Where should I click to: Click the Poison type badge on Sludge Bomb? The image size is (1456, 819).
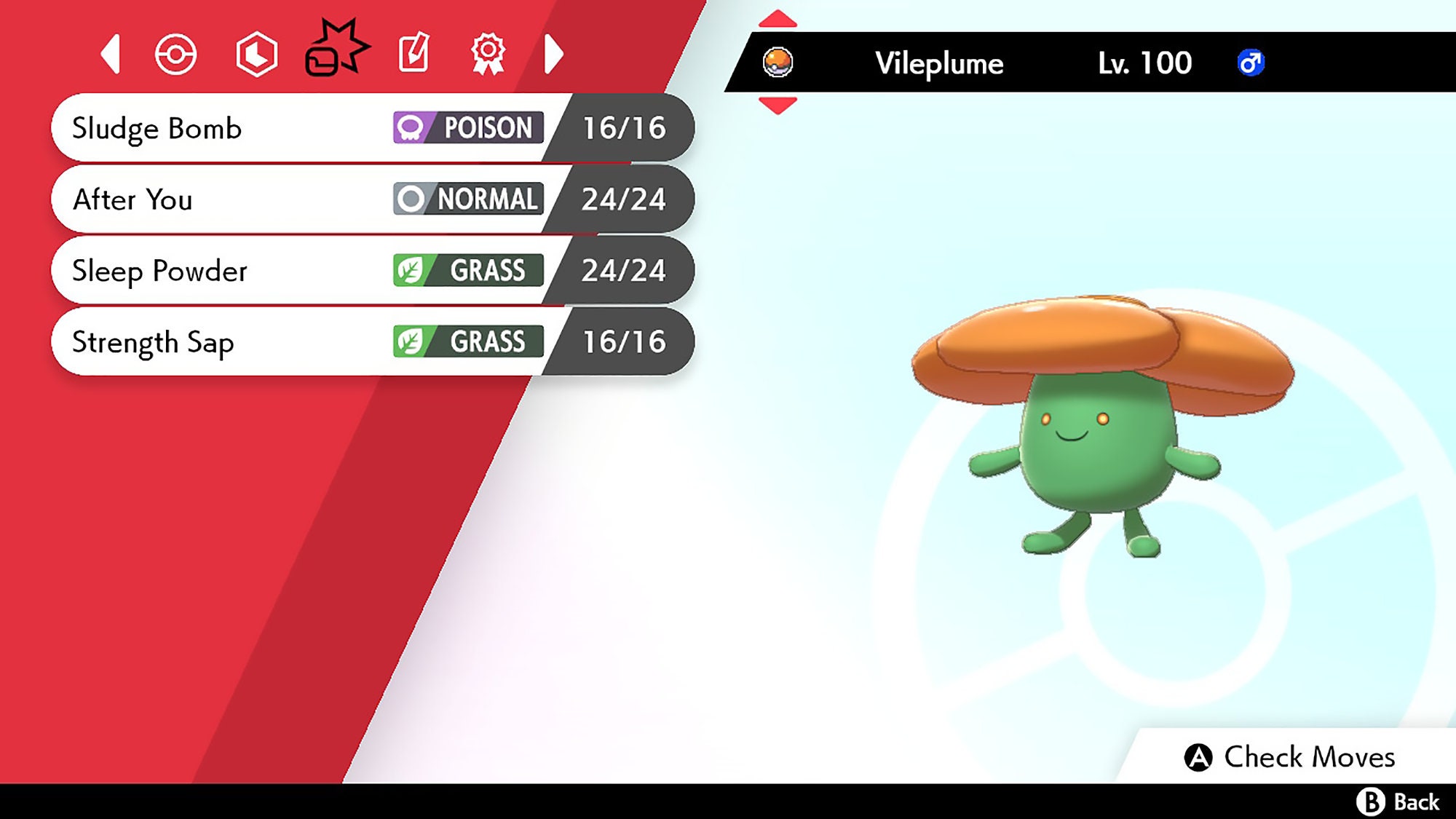[467, 128]
